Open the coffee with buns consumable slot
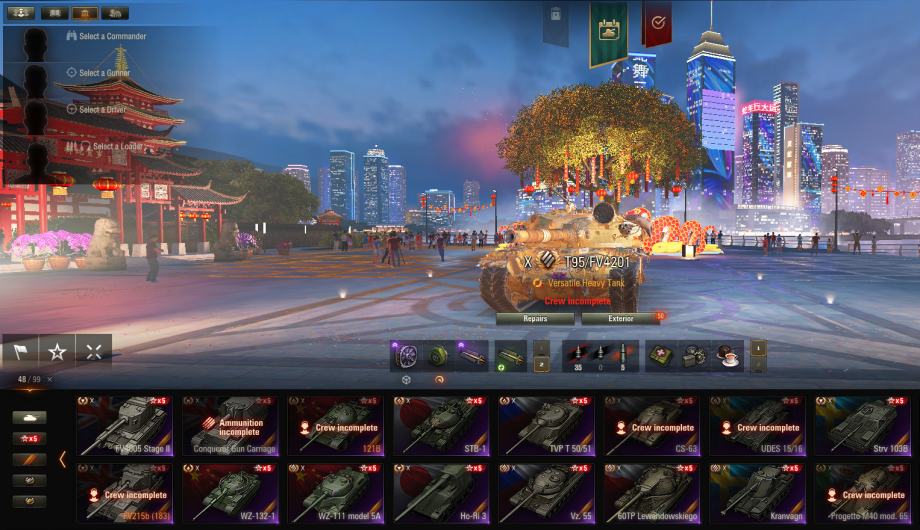The width and height of the screenshot is (920, 530). coord(728,356)
